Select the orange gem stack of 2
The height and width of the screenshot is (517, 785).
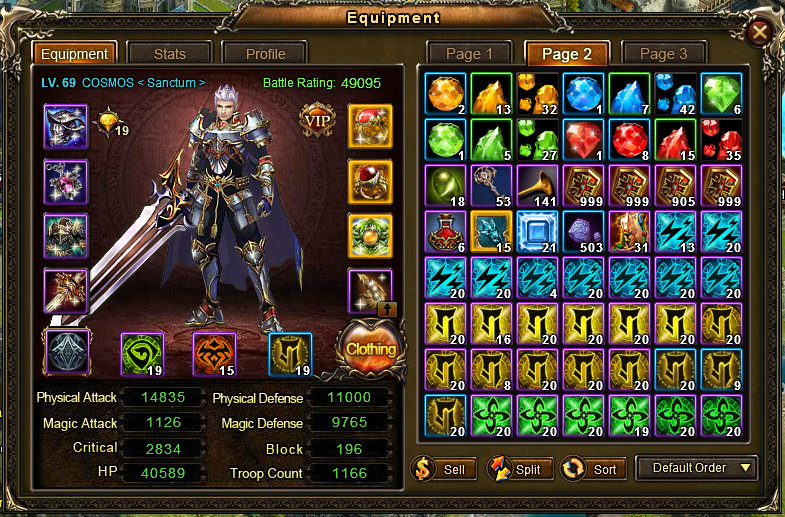(445, 95)
